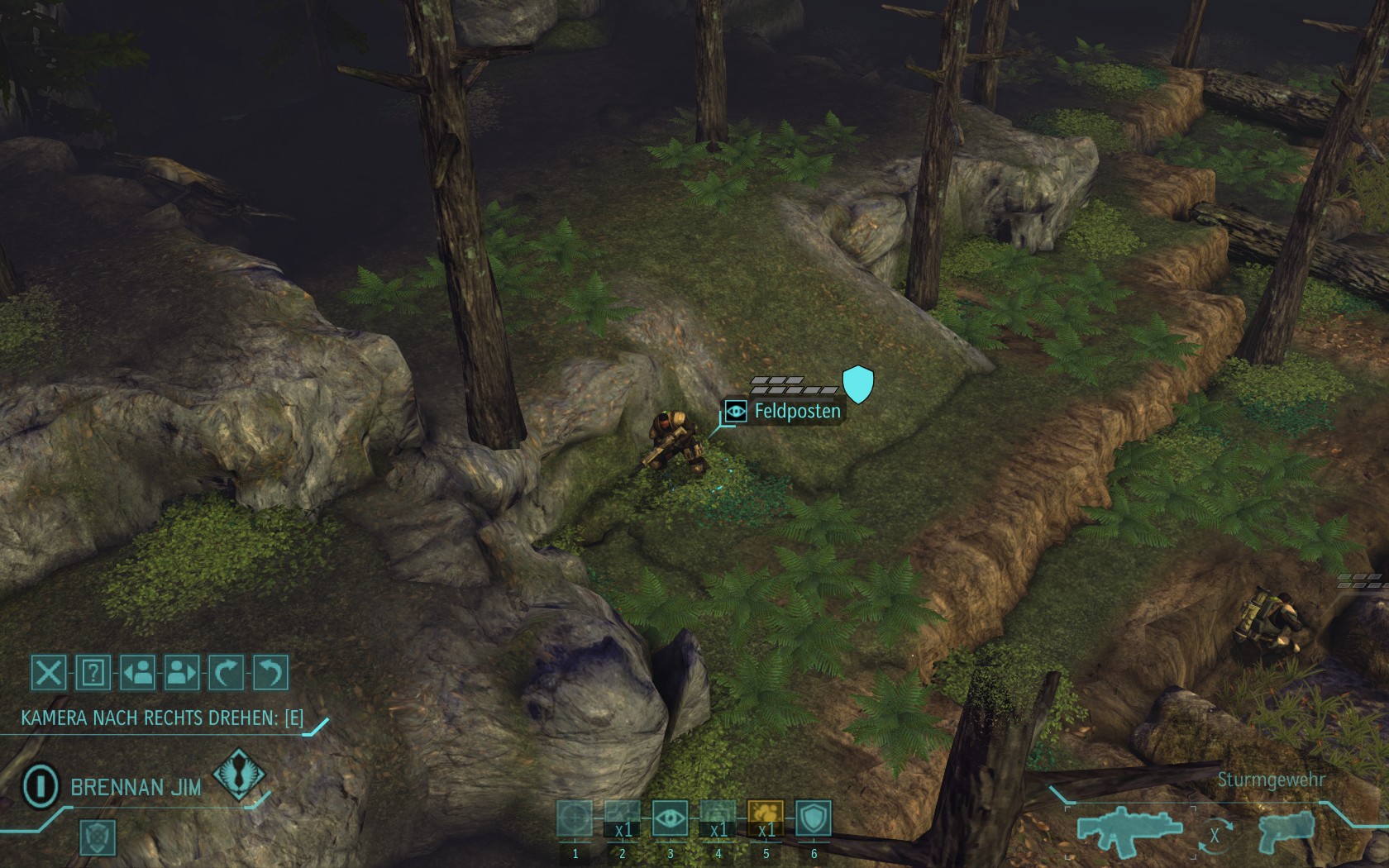Viewport: 1389px width, 868px height.
Task: Activate the eye-shaped Overwatch ability
Action: [x=670, y=819]
